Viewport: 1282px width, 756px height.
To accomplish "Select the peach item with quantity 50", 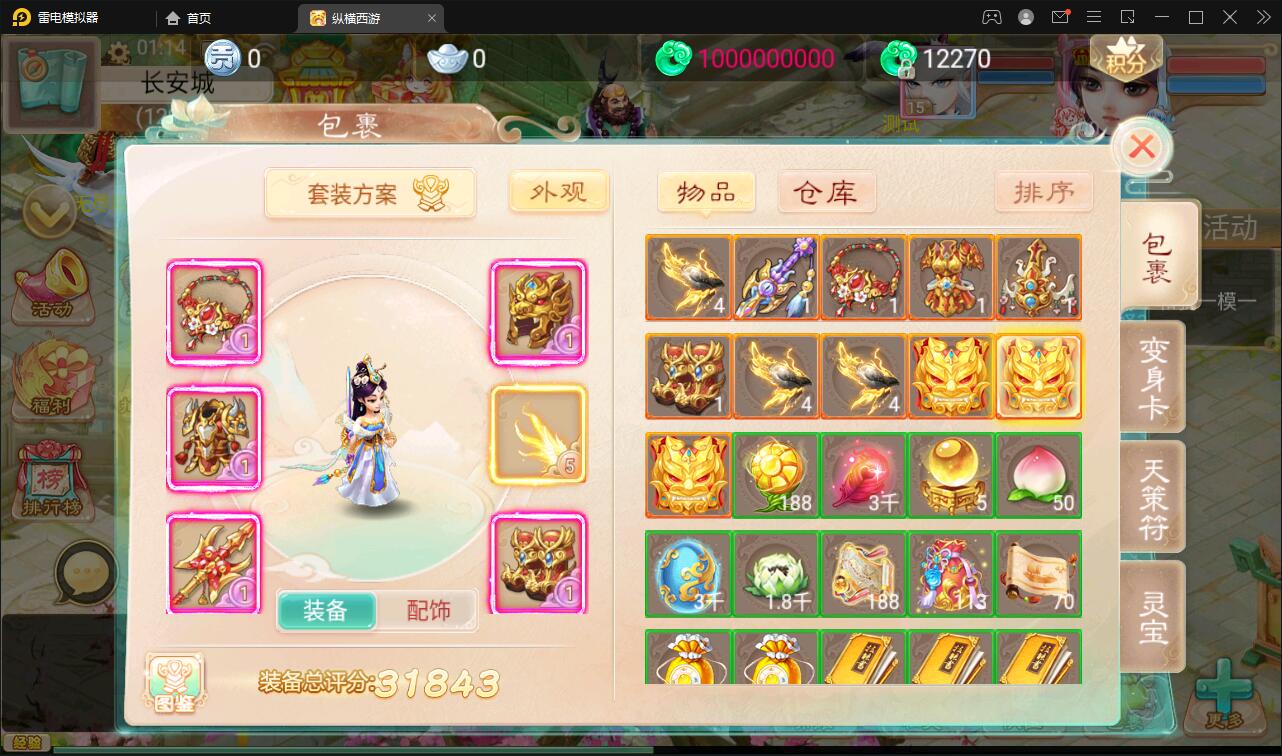I will point(1038,475).
